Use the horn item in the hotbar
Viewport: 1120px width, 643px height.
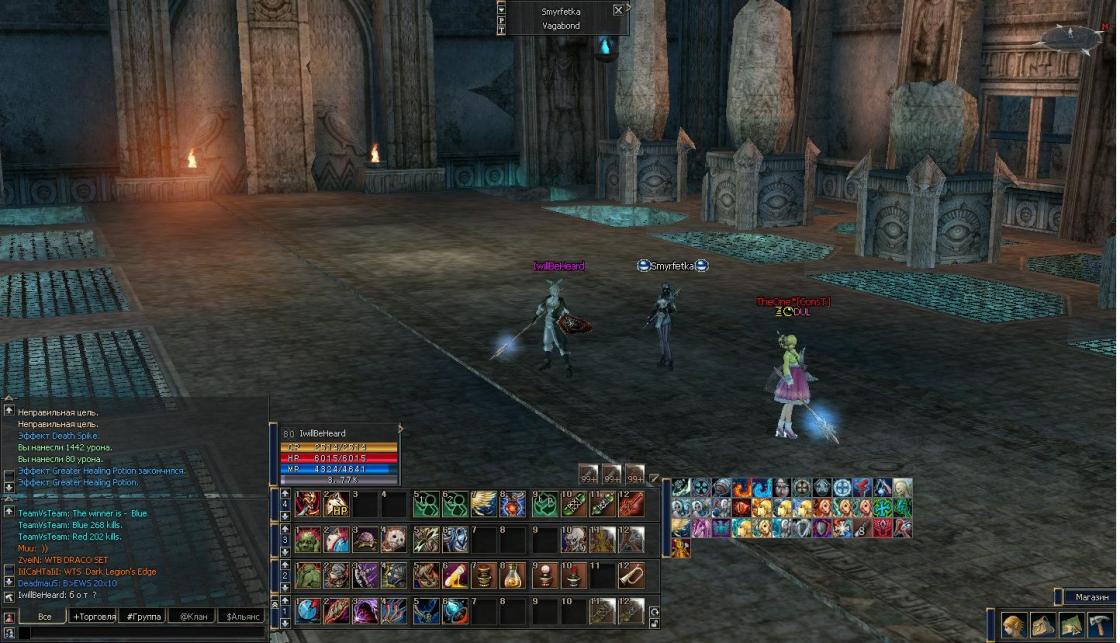click(631, 575)
